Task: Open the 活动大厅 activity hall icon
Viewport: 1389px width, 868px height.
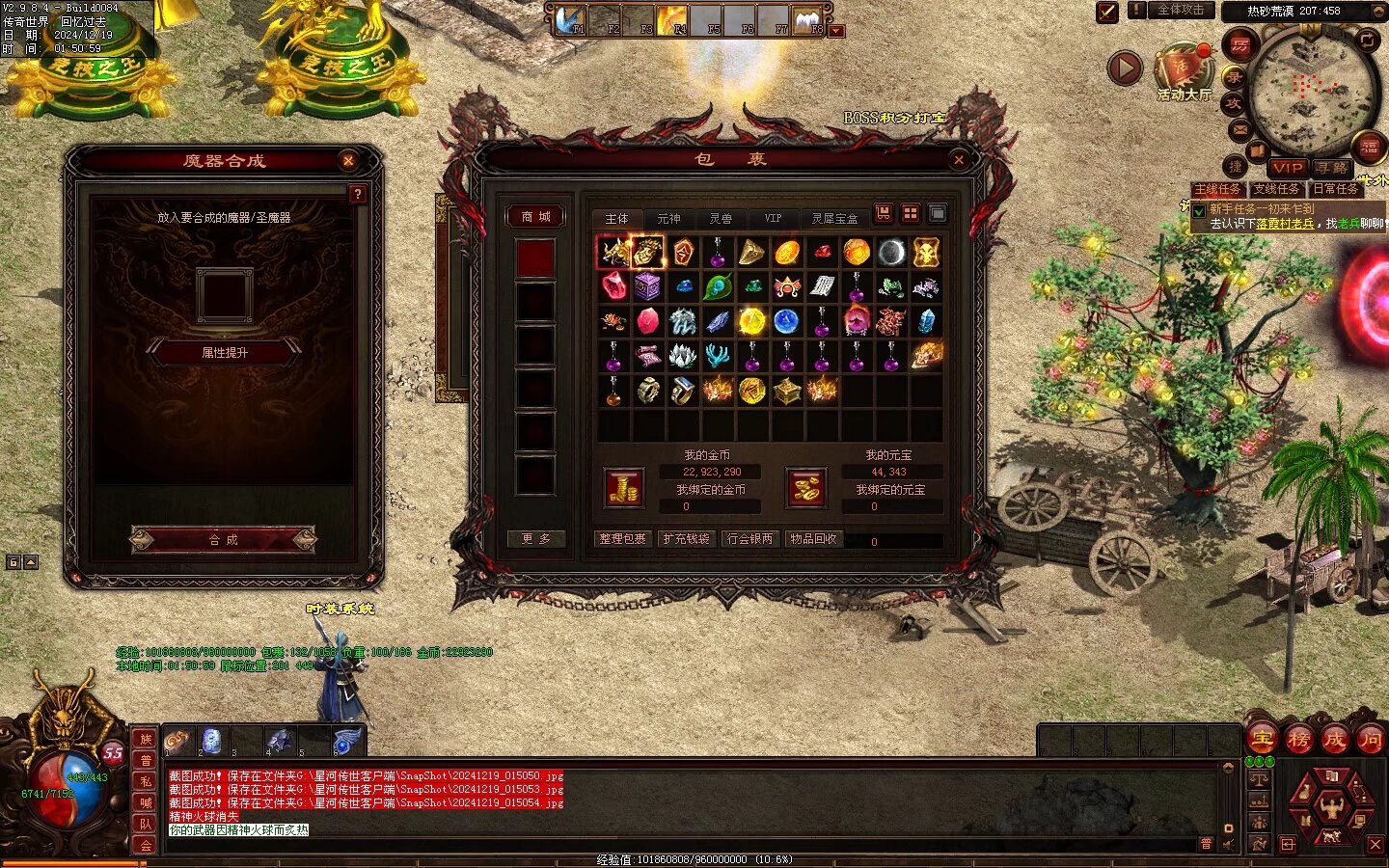Action: coord(1183,71)
